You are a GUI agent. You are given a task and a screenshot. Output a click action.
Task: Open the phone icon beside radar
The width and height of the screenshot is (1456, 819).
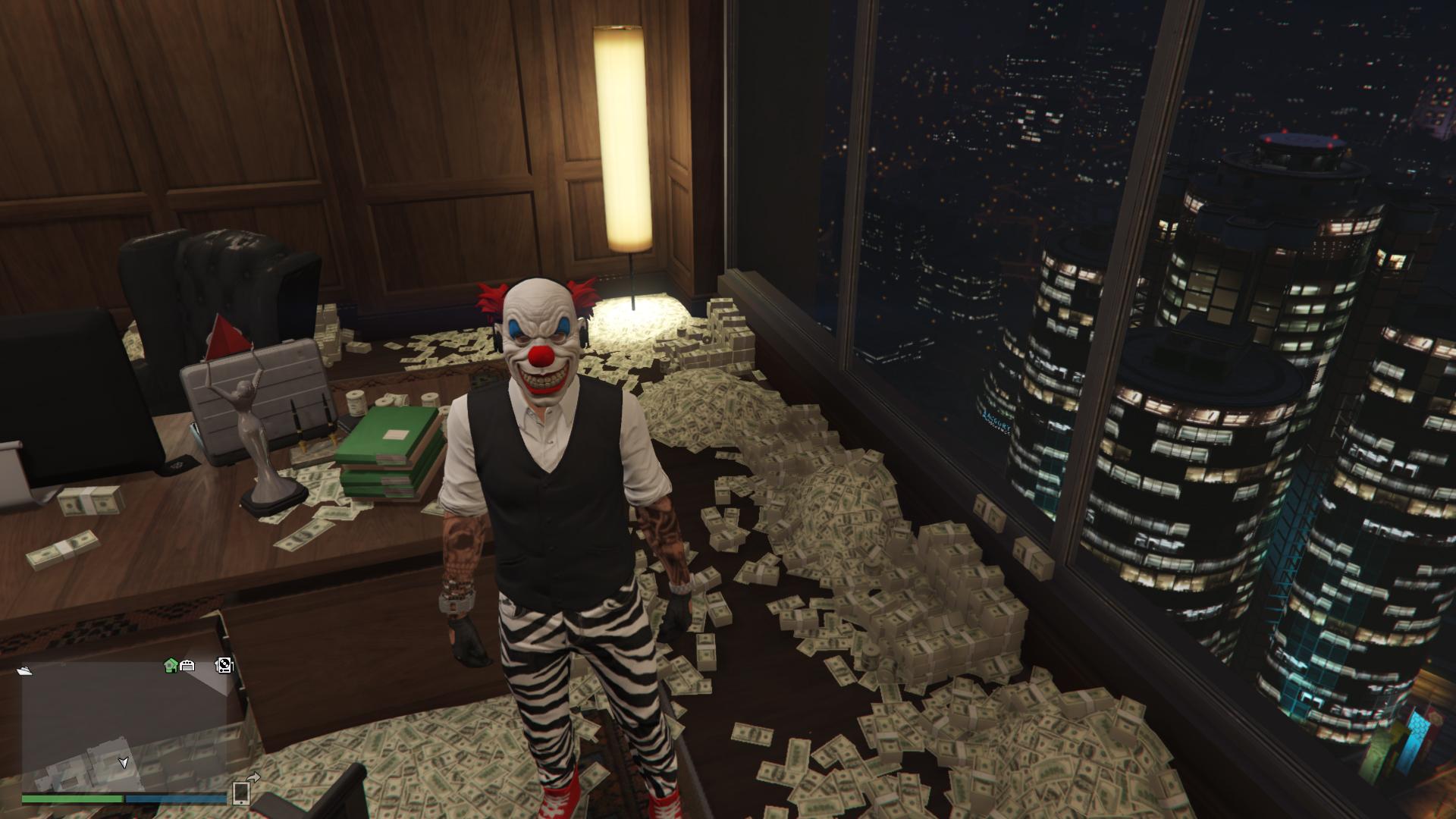[x=242, y=792]
